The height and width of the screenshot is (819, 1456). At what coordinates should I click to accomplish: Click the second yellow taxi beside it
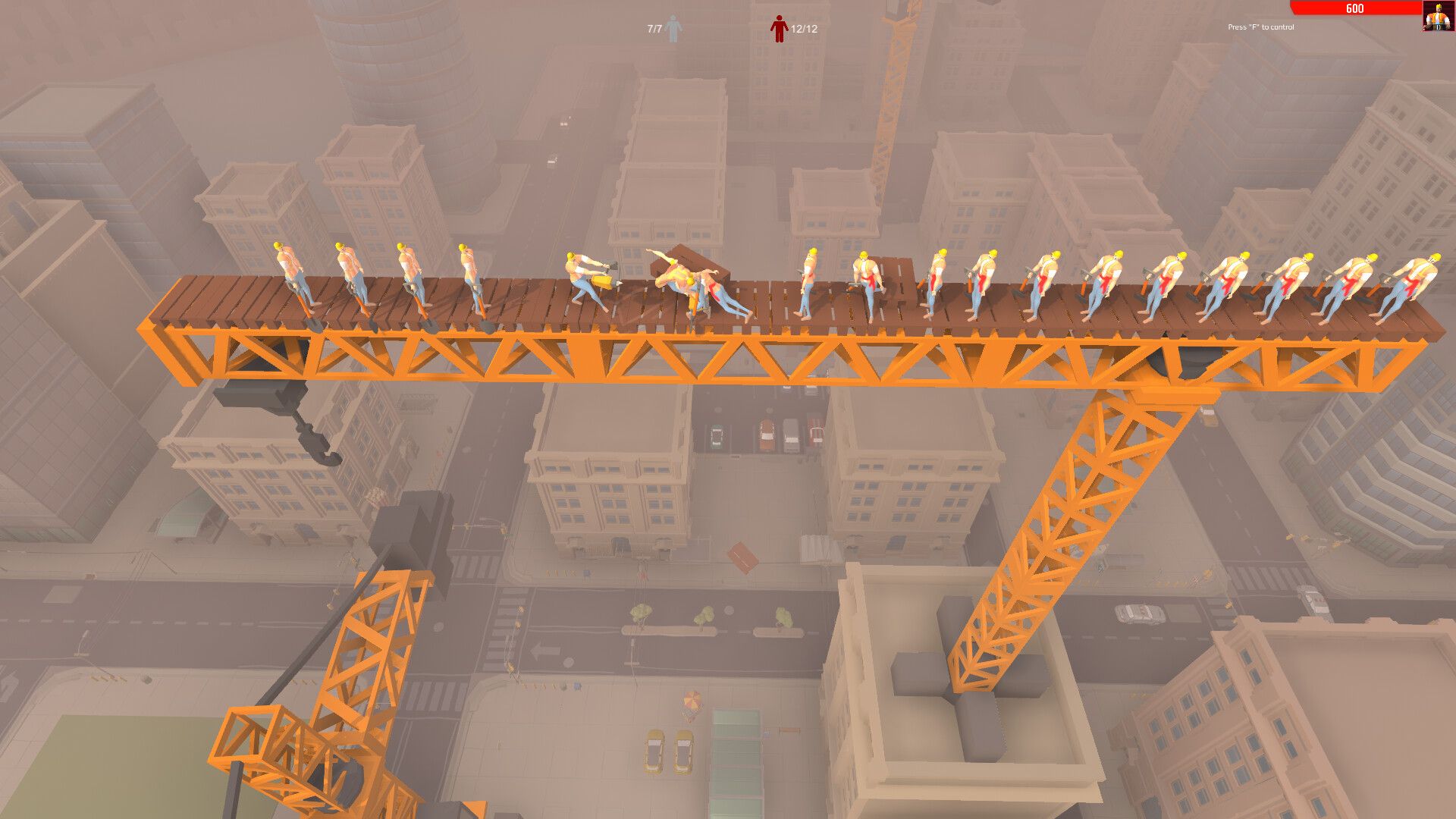pyautogui.click(x=684, y=752)
